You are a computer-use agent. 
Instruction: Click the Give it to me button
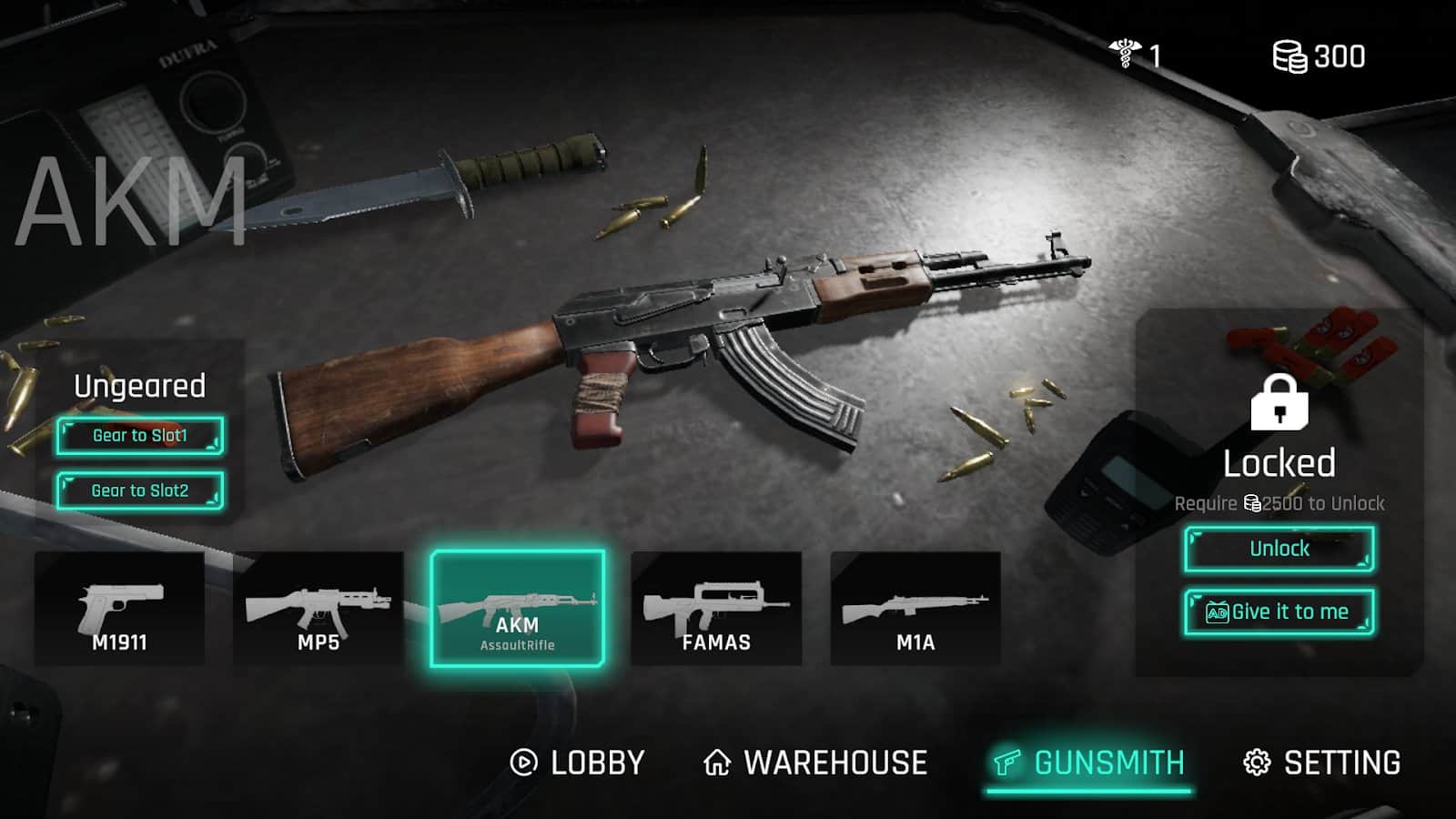click(x=1279, y=612)
